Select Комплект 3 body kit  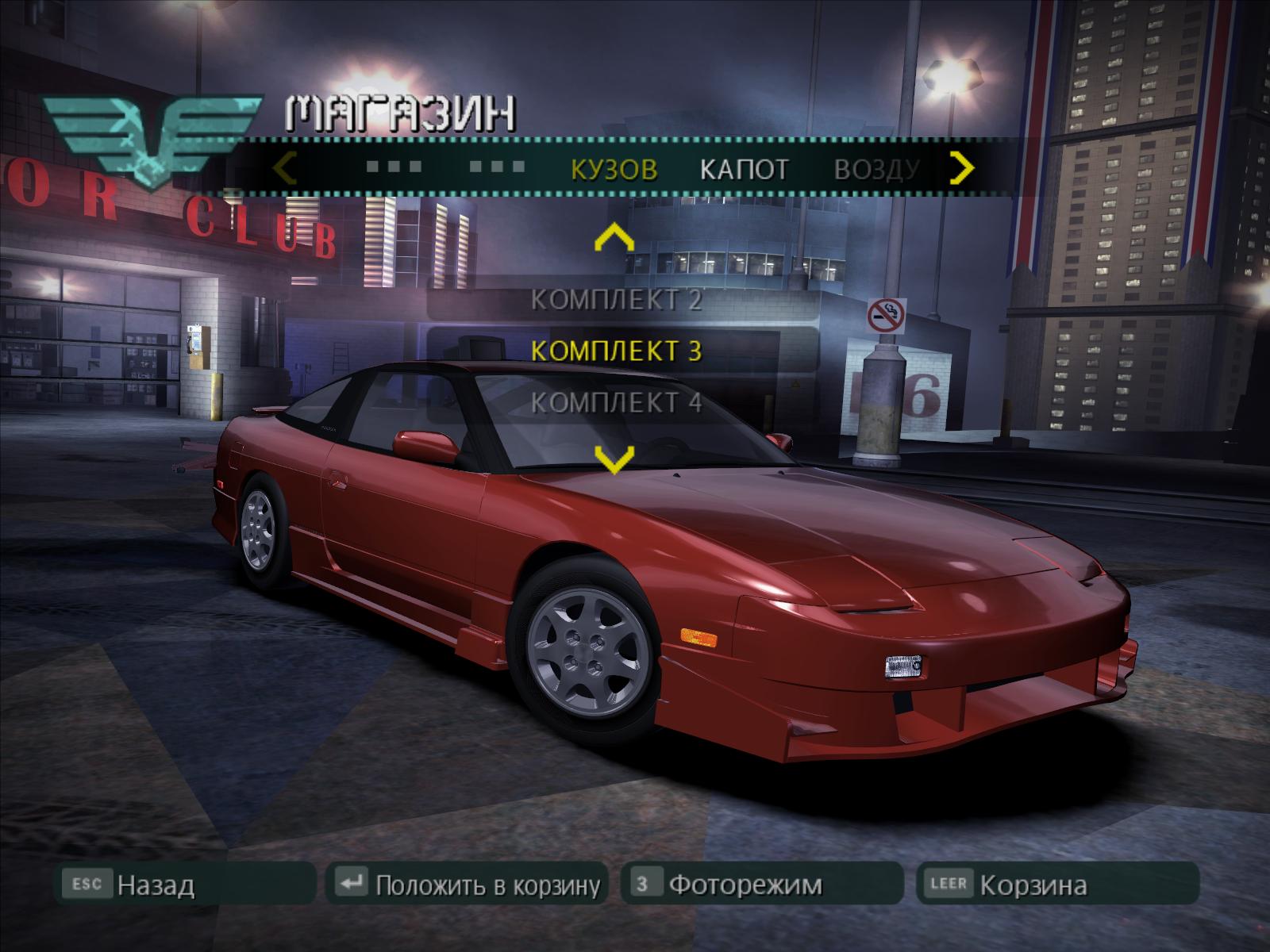(616, 350)
